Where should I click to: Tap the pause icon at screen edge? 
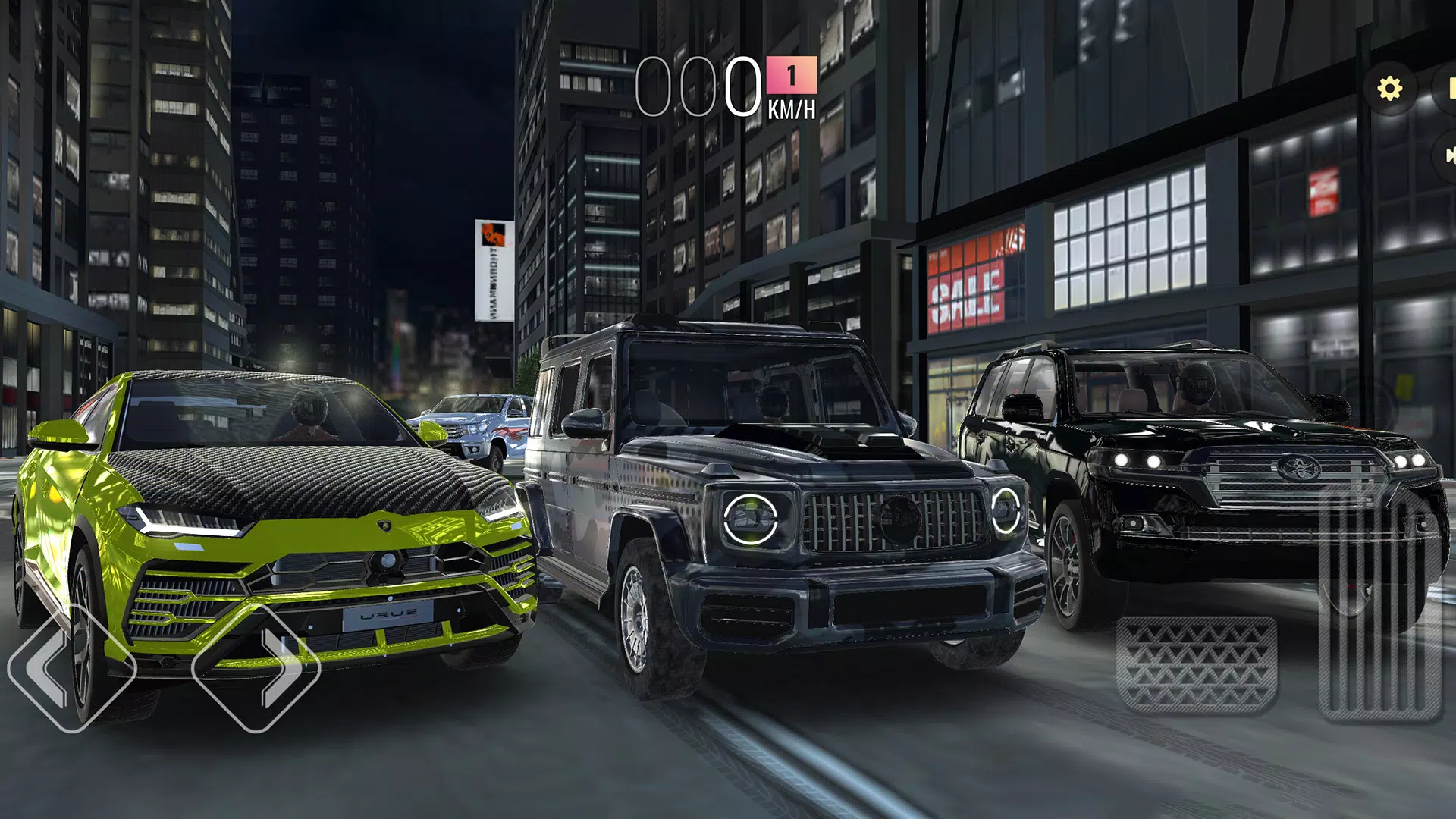pos(1451,89)
